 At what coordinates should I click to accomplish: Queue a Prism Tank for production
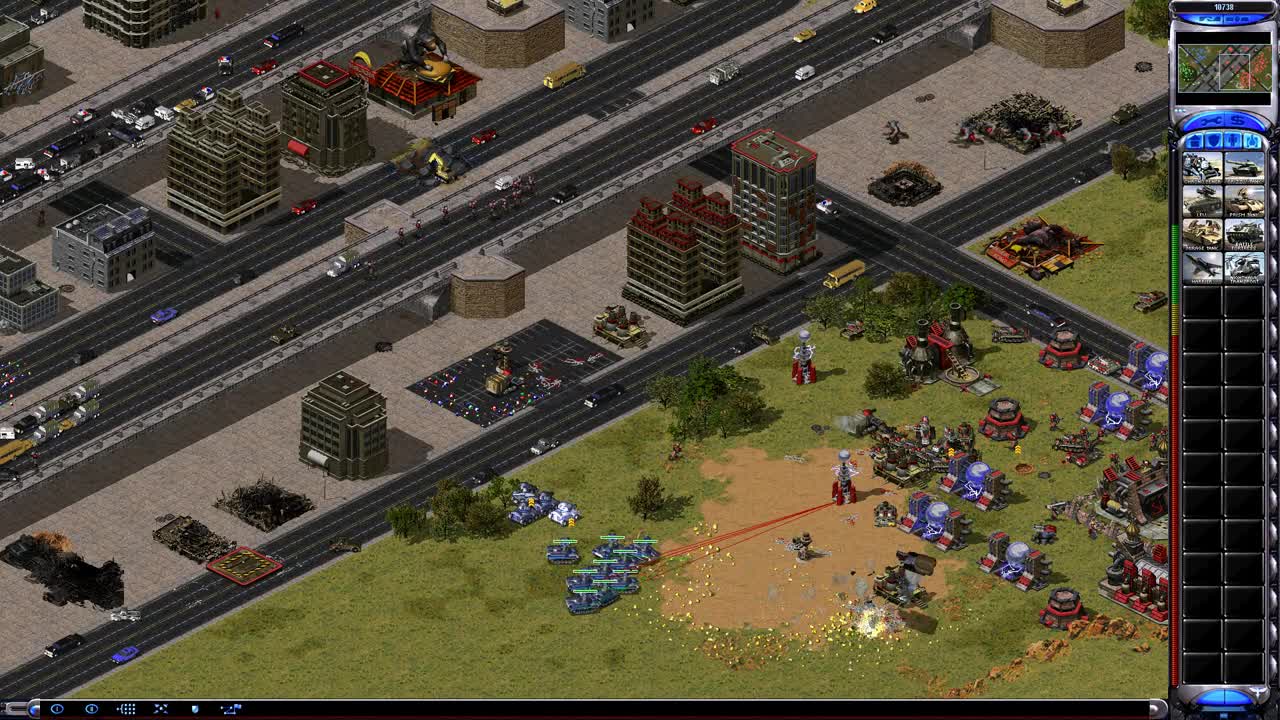click(1242, 200)
